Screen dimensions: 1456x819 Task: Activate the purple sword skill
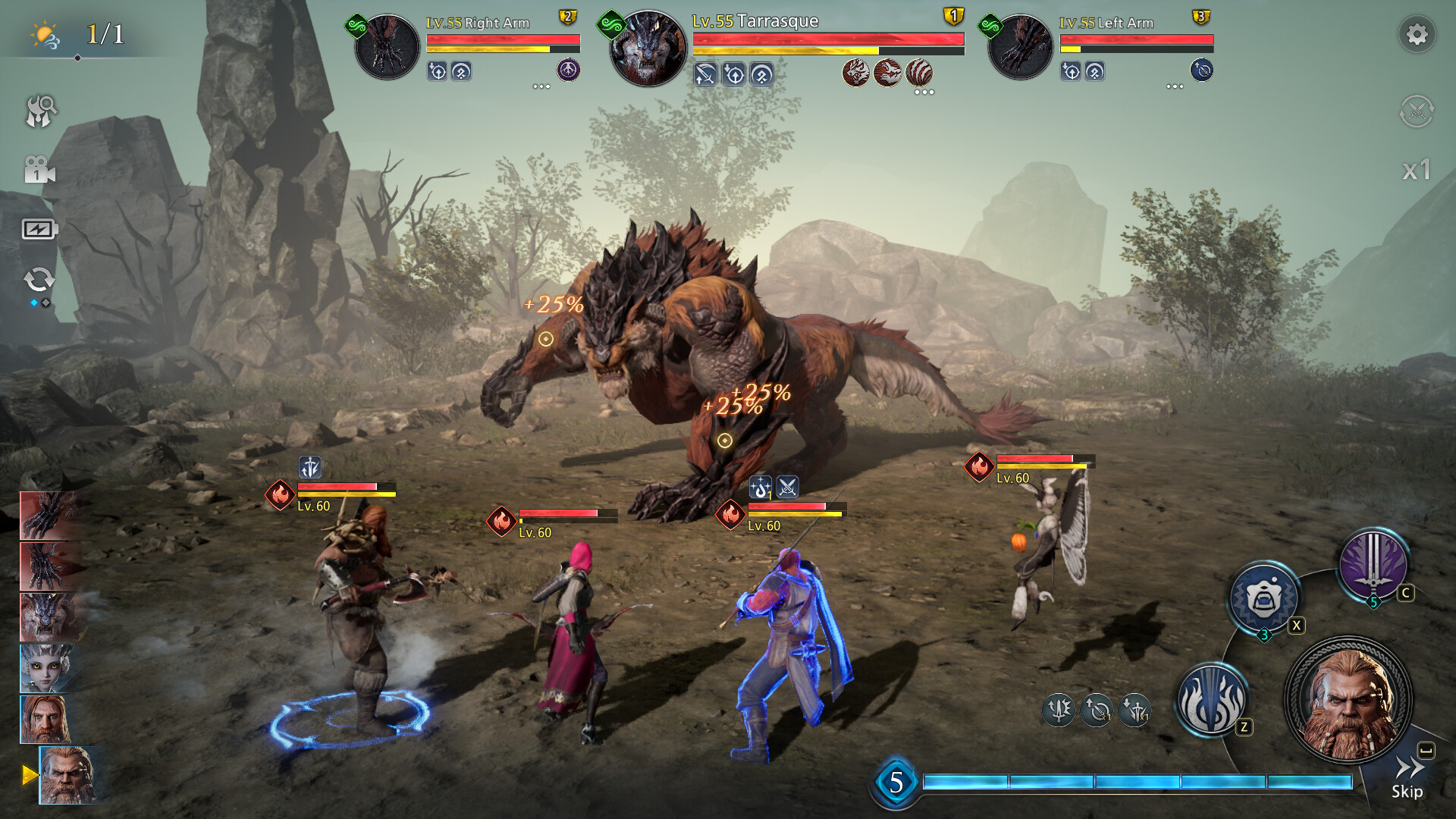pos(1373,565)
